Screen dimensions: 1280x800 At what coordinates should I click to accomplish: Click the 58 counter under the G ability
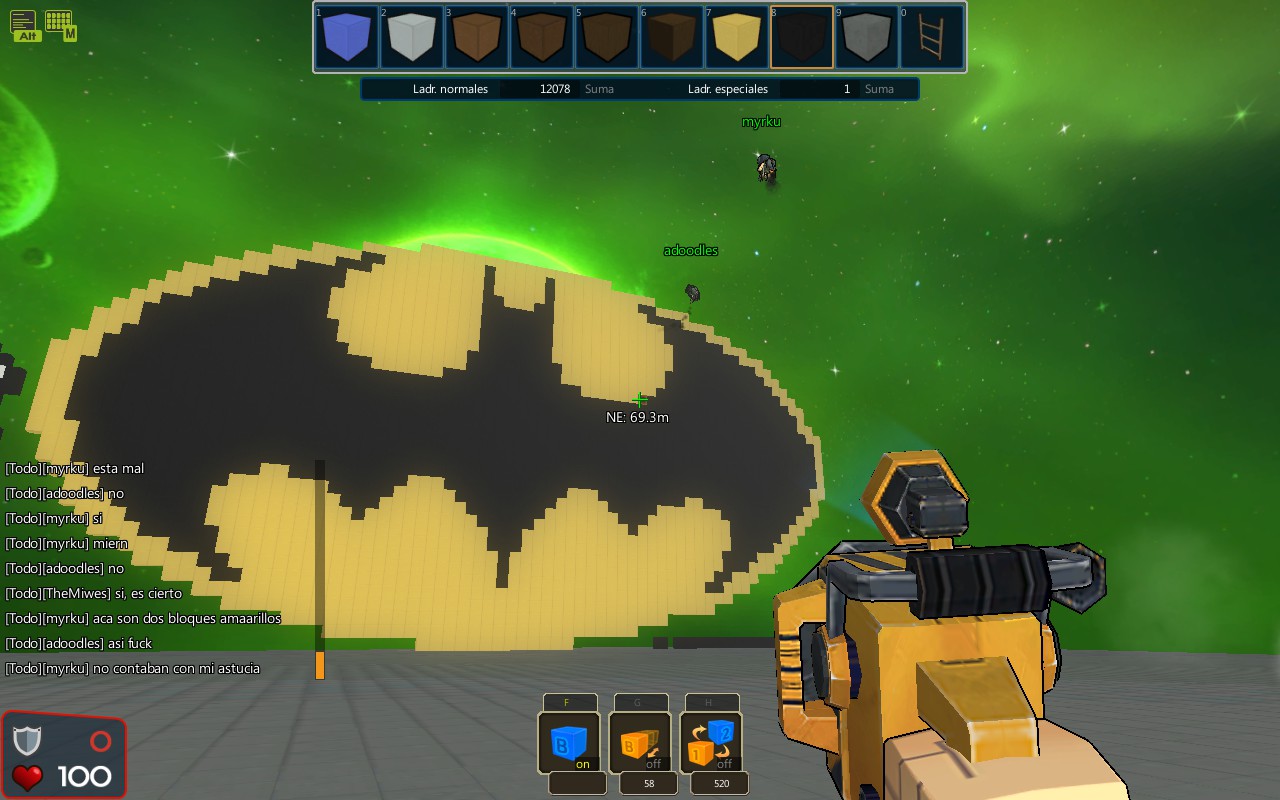648,783
